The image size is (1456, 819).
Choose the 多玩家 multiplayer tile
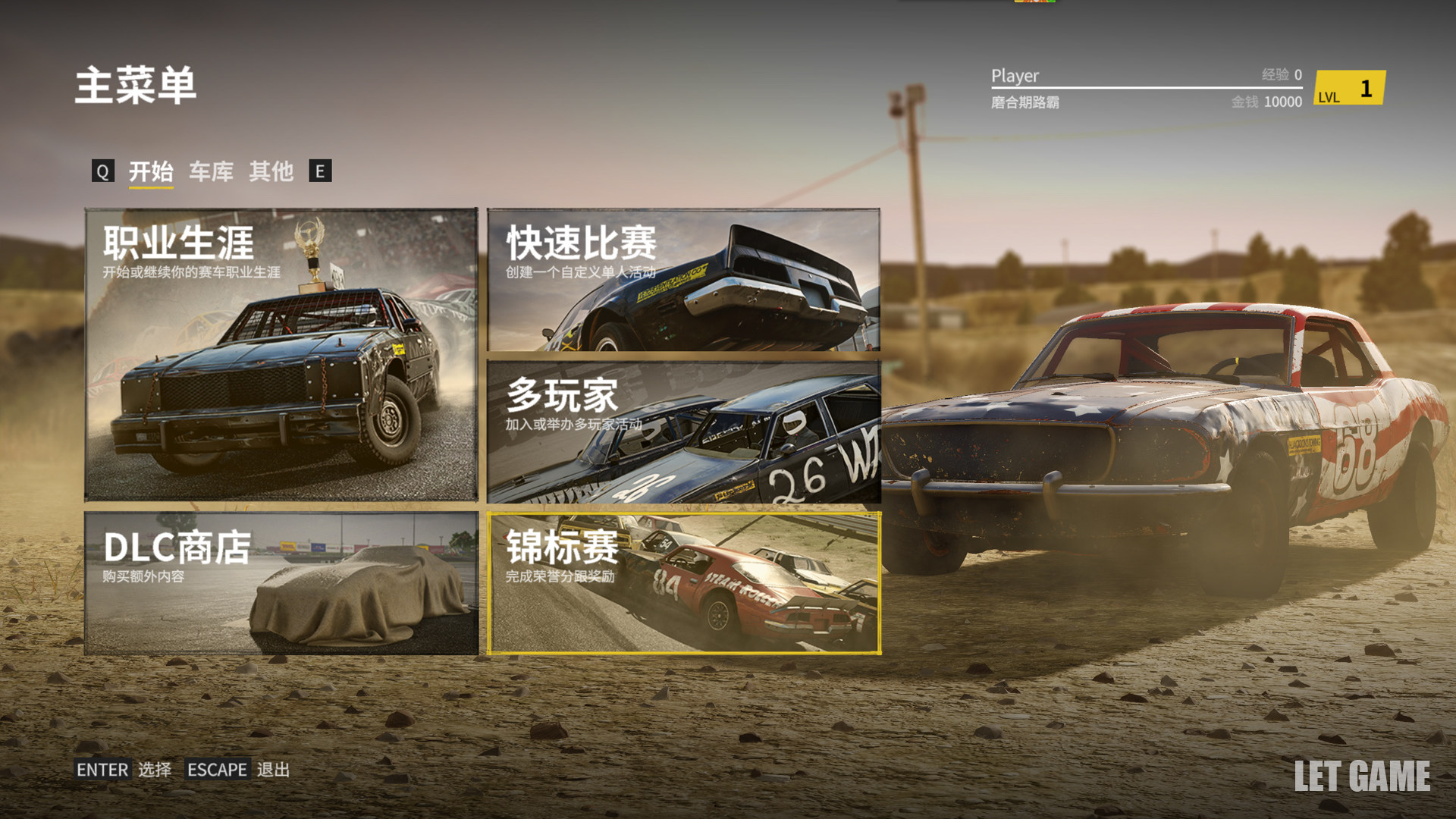(683, 431)
